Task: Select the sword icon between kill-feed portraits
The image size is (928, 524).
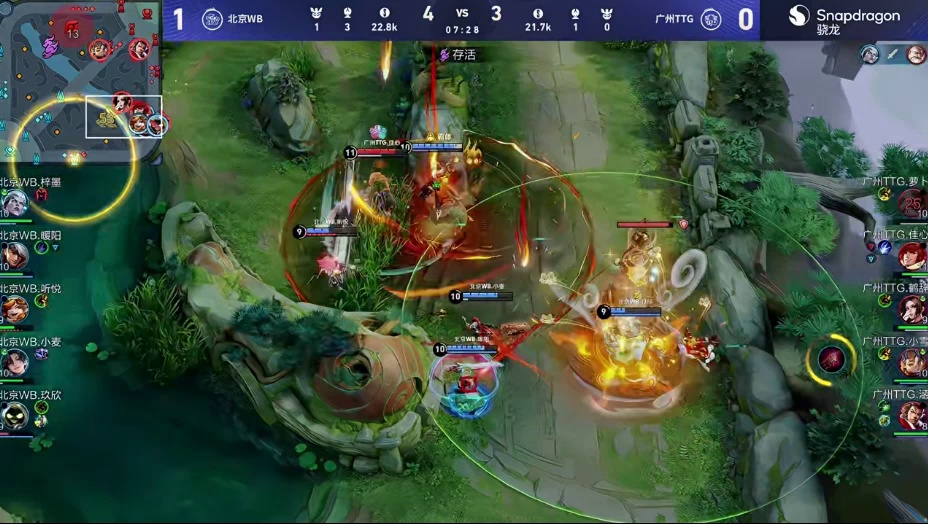Action: coord(893,54)
